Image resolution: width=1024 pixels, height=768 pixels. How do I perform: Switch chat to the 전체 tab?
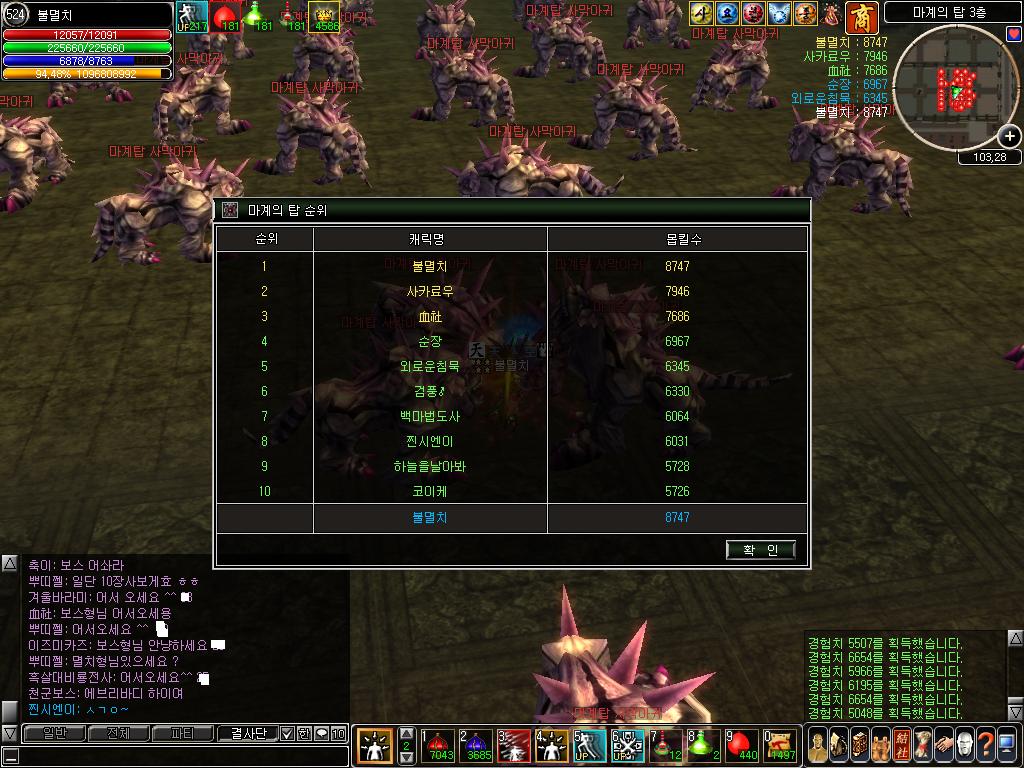[x=118, y=734]
